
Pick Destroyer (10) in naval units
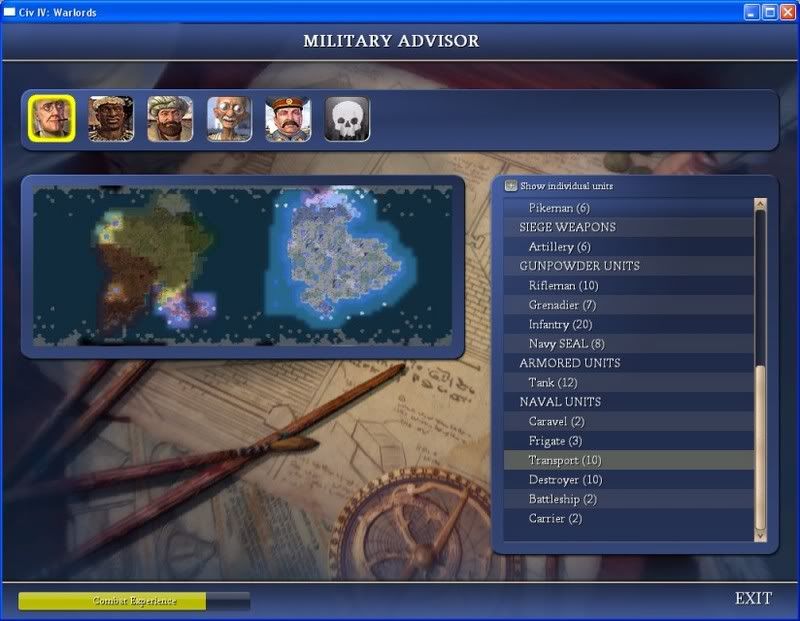pos(565,480)
